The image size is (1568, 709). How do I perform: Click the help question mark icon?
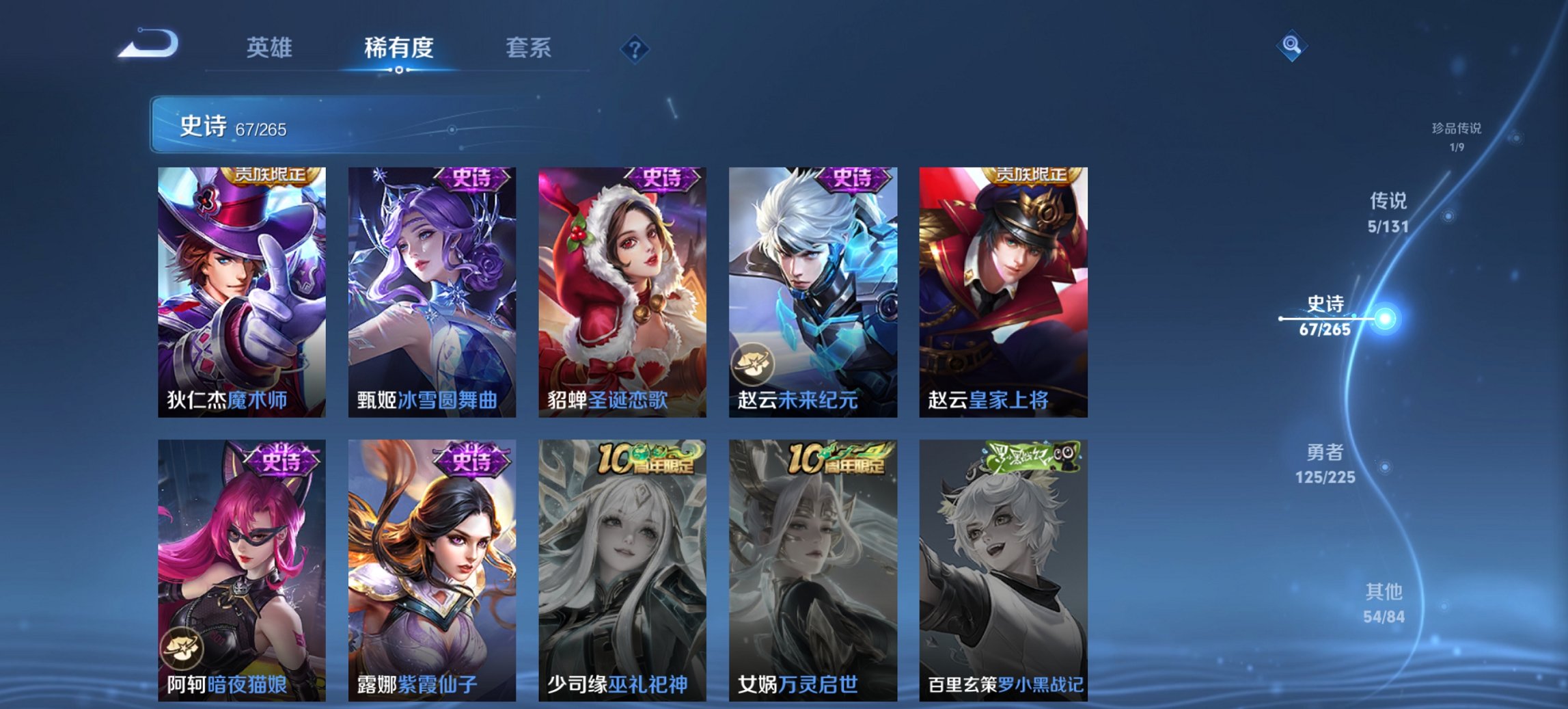(x=634, y=48)
